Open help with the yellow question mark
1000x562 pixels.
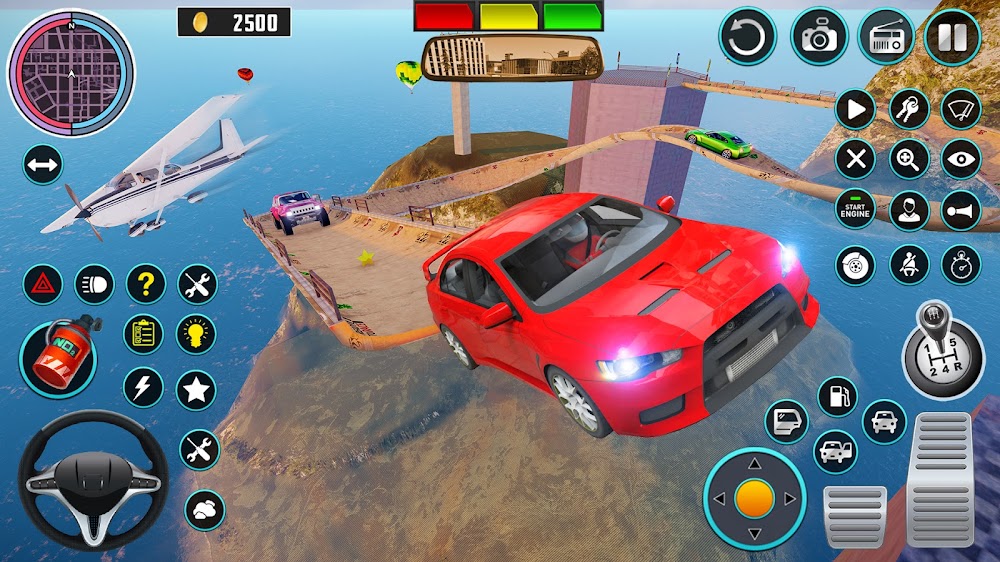pos(145,284)
